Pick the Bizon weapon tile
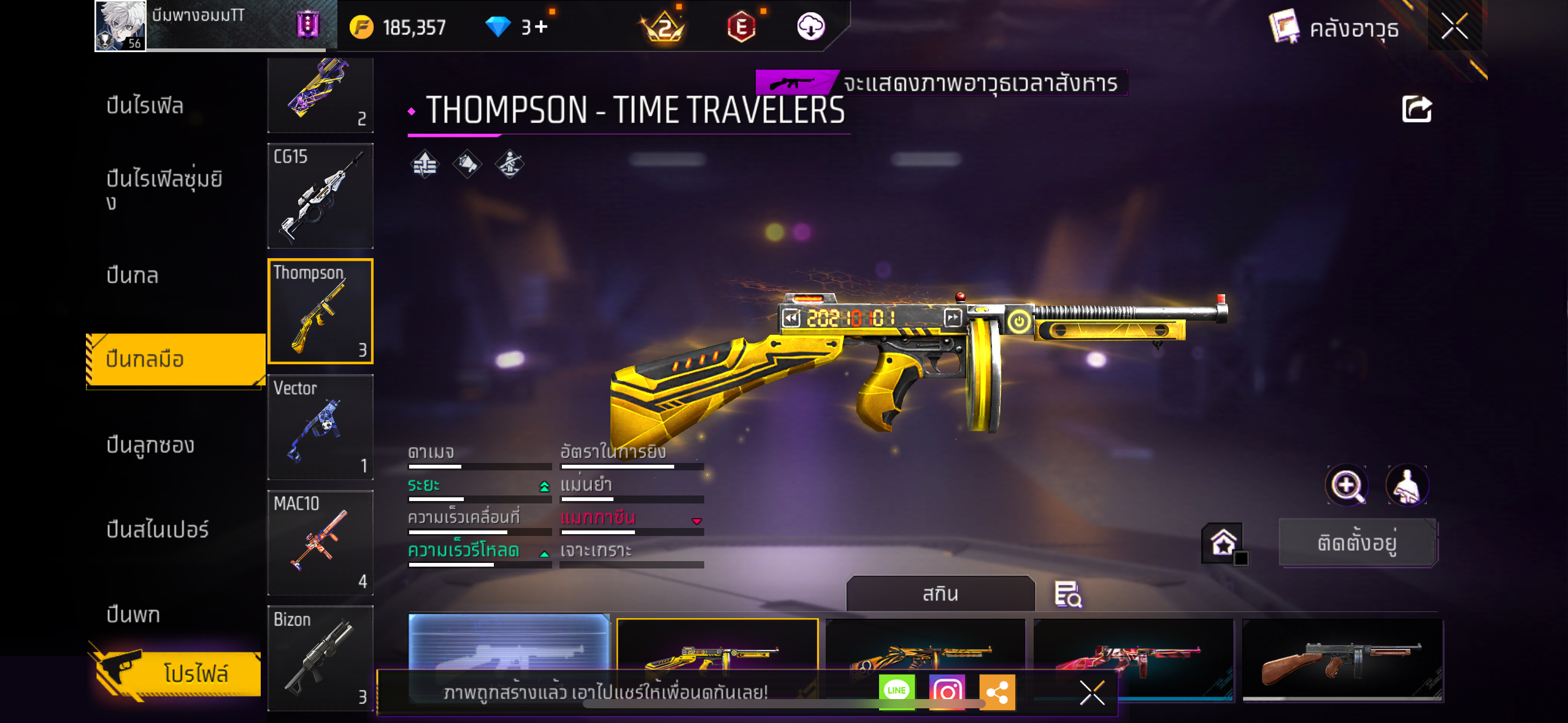The height and width of the screenshot is (723, 1568). click(320, 658)
